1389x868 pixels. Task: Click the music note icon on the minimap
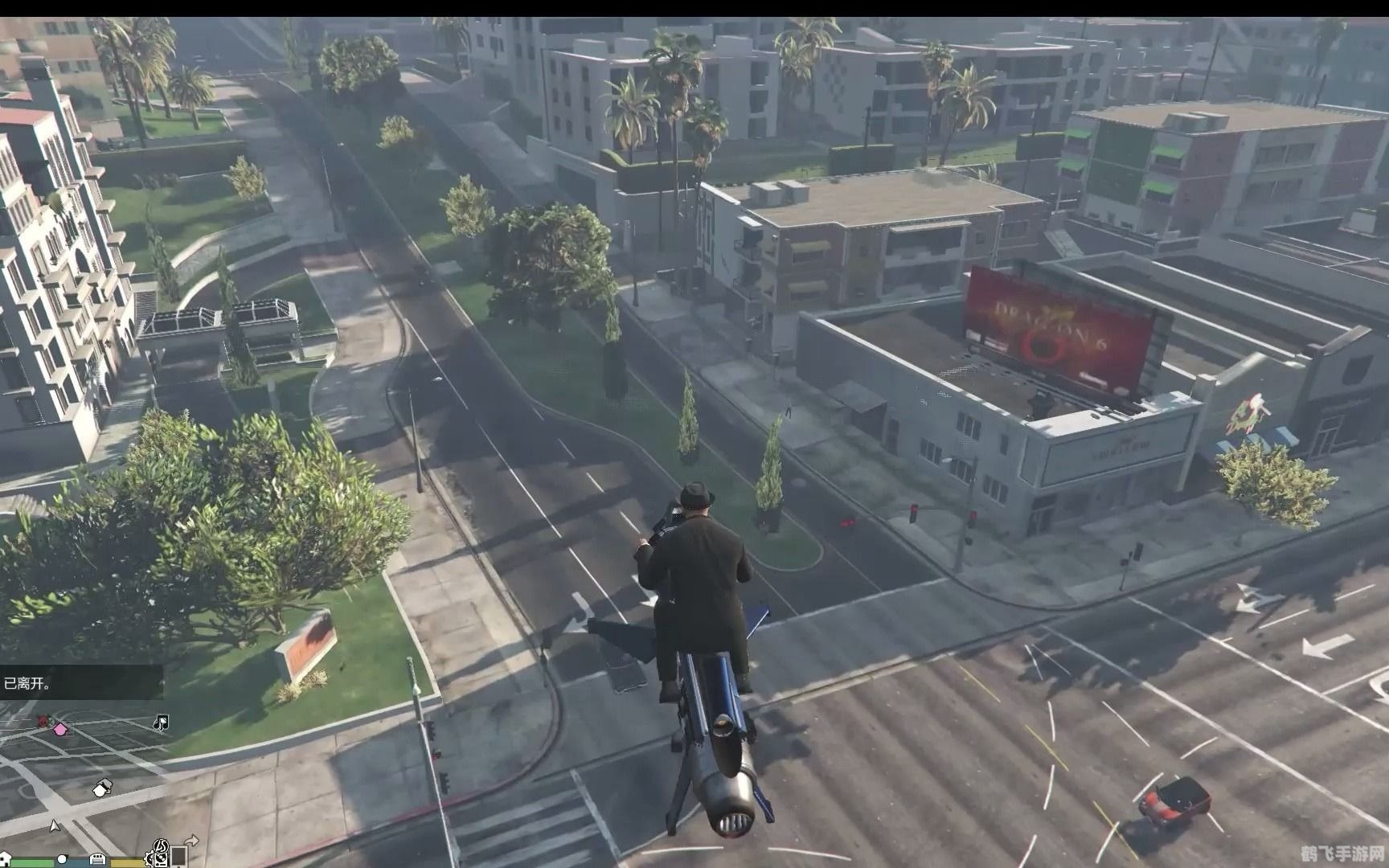(x=160, y=722)
